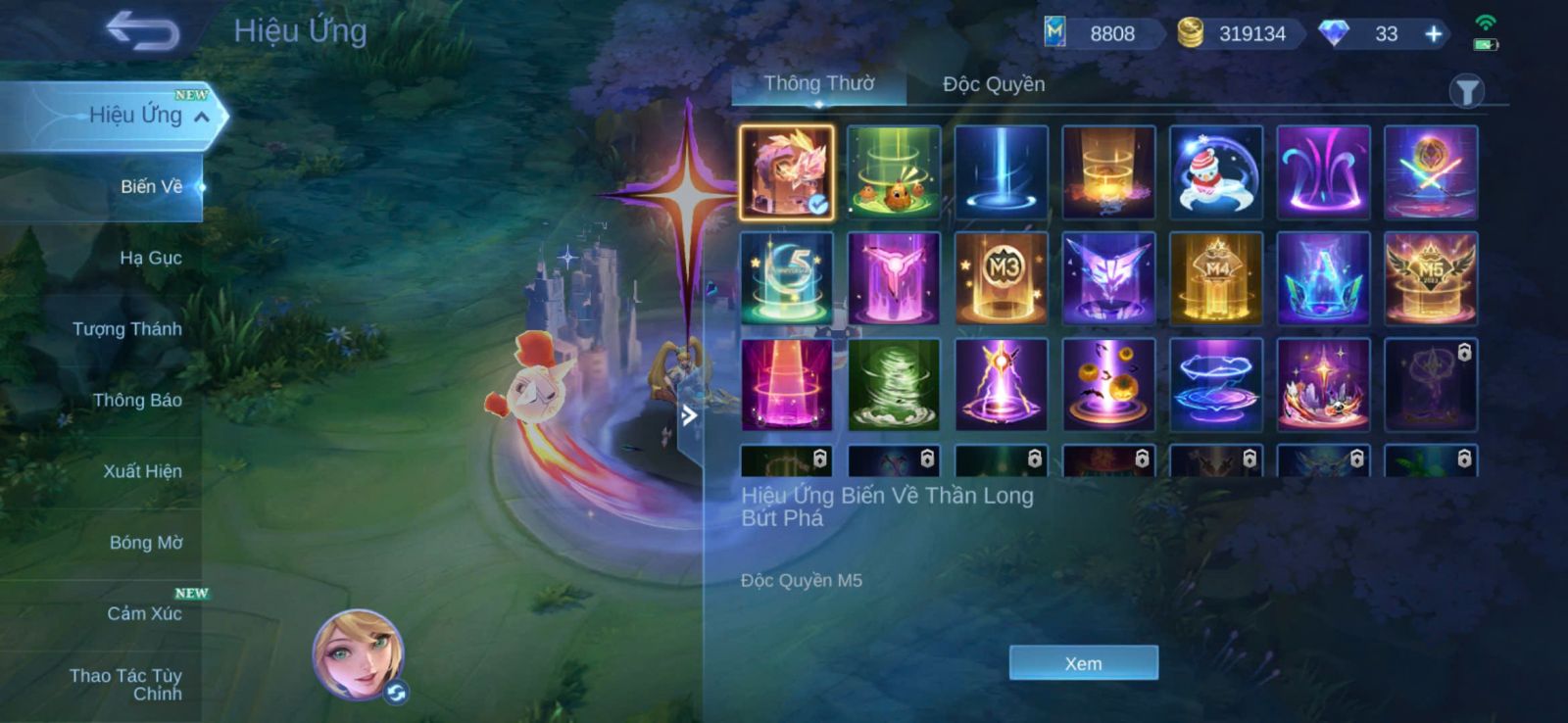This screenshot has width=1568, height=723.
Task: Collapse the effects panel with arrow
Action: (690, 415)
